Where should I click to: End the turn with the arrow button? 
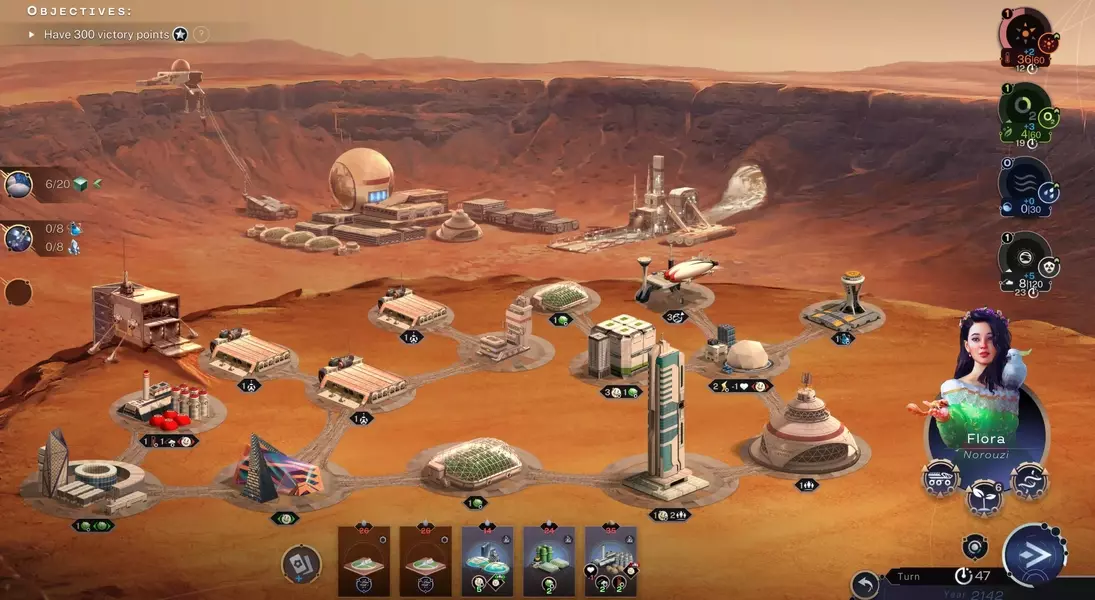(x=1034, y=555)
